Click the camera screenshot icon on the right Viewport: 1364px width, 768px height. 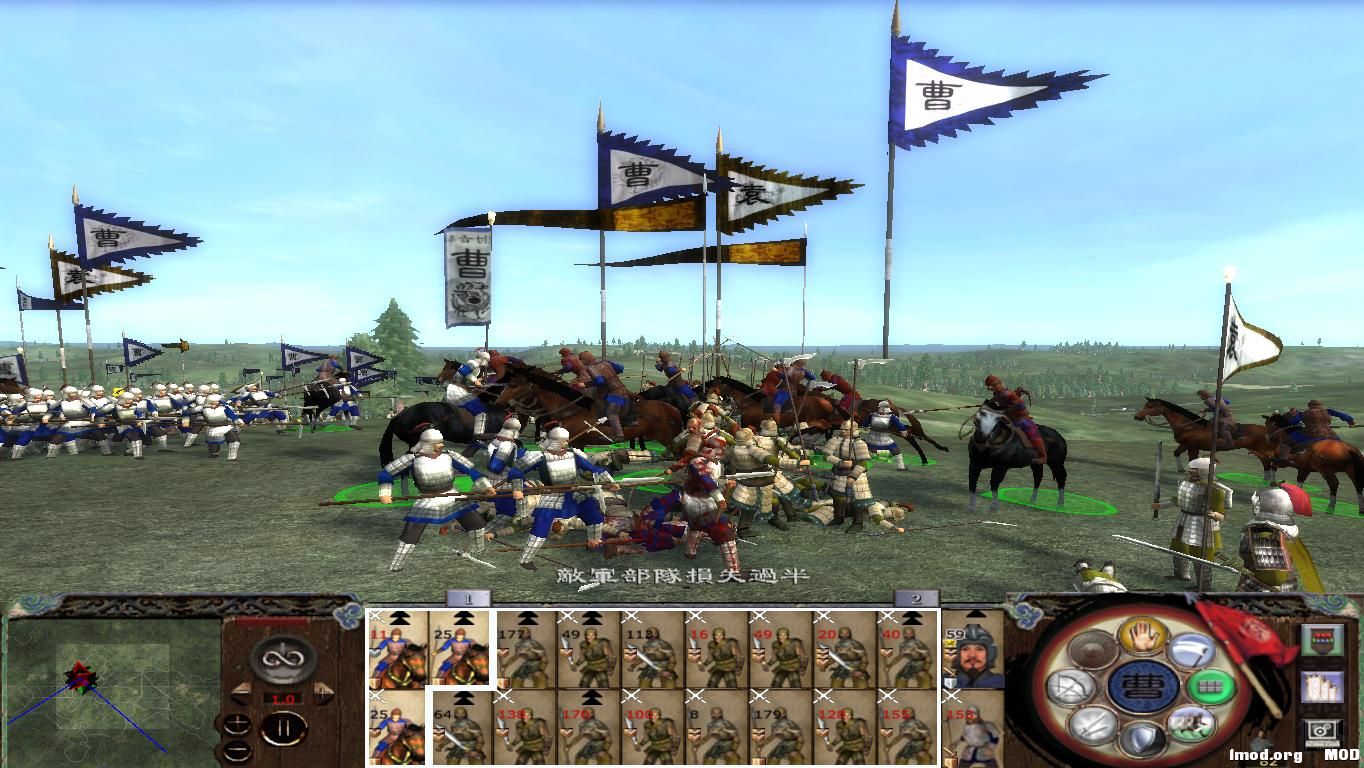(1320, 731)
